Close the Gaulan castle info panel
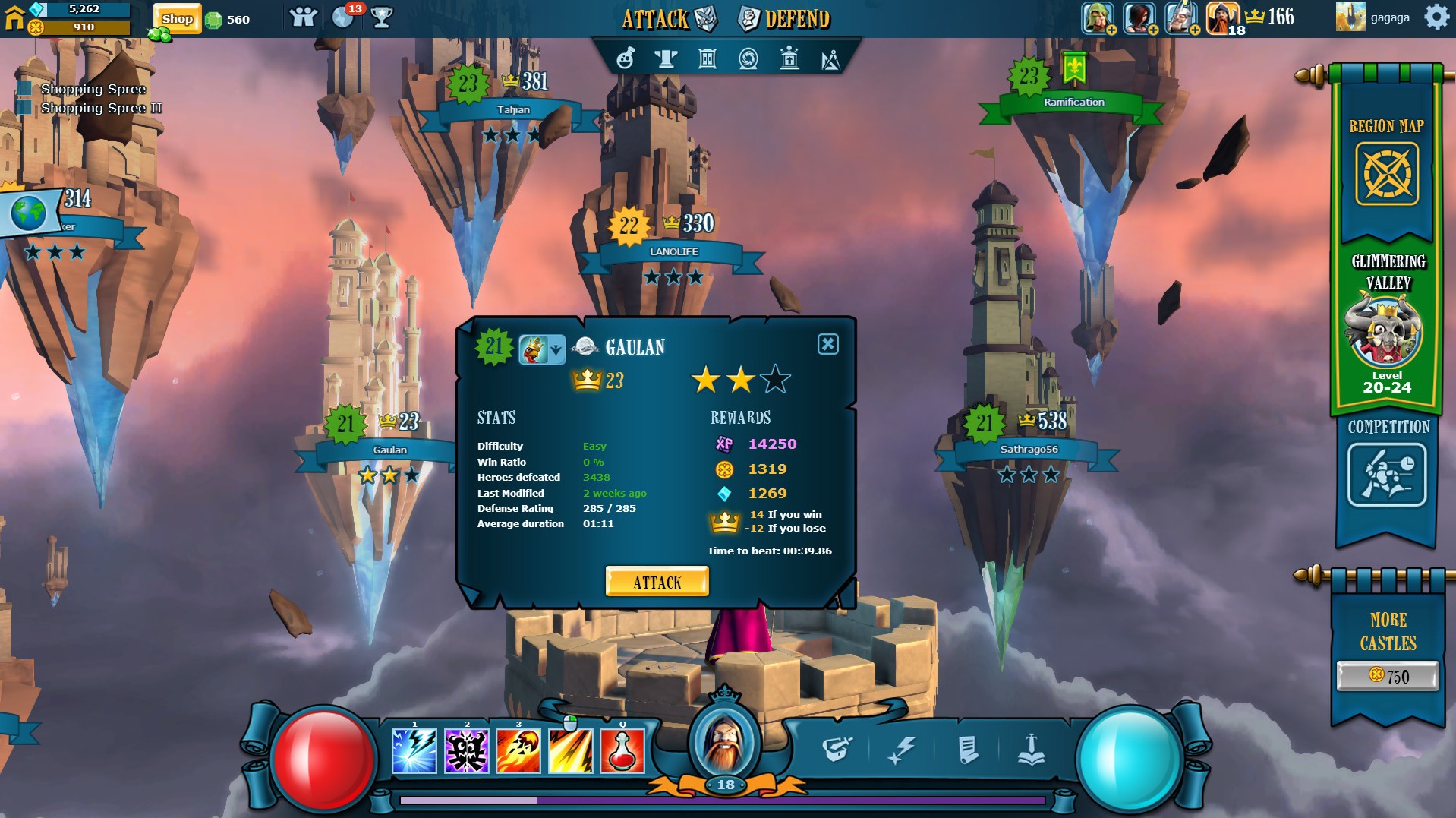 click(827, 344)
